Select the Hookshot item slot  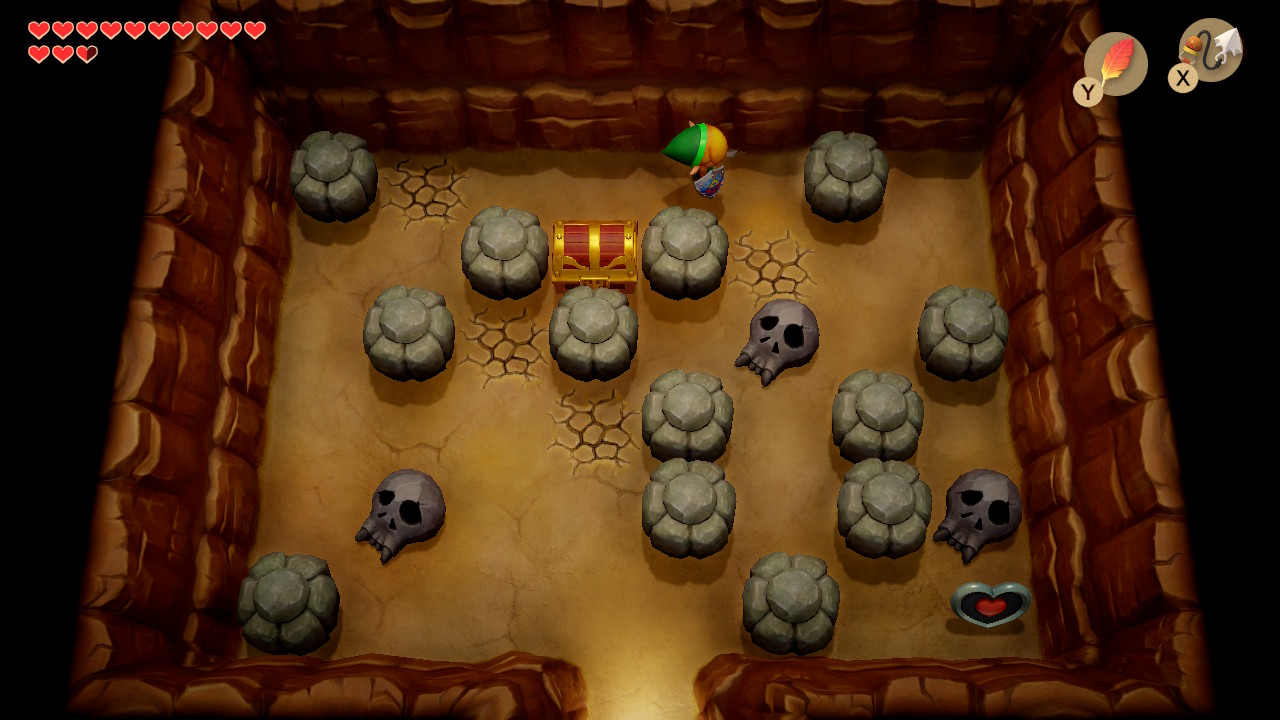coord(1210,50)
